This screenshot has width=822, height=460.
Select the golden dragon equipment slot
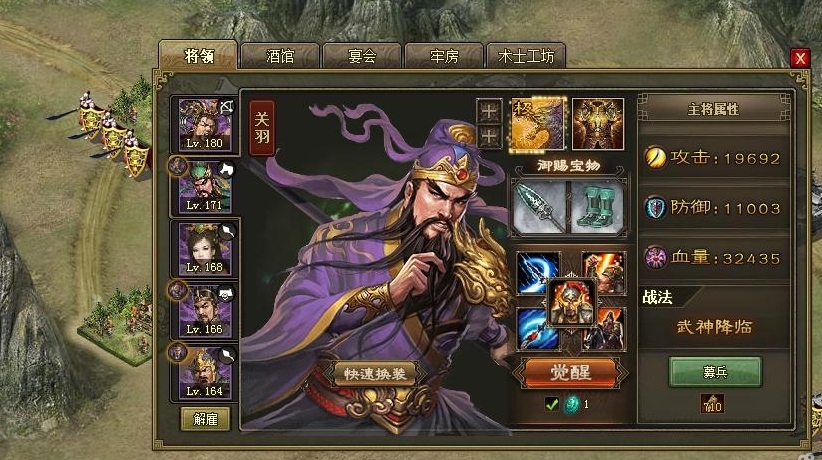(539, 123)
